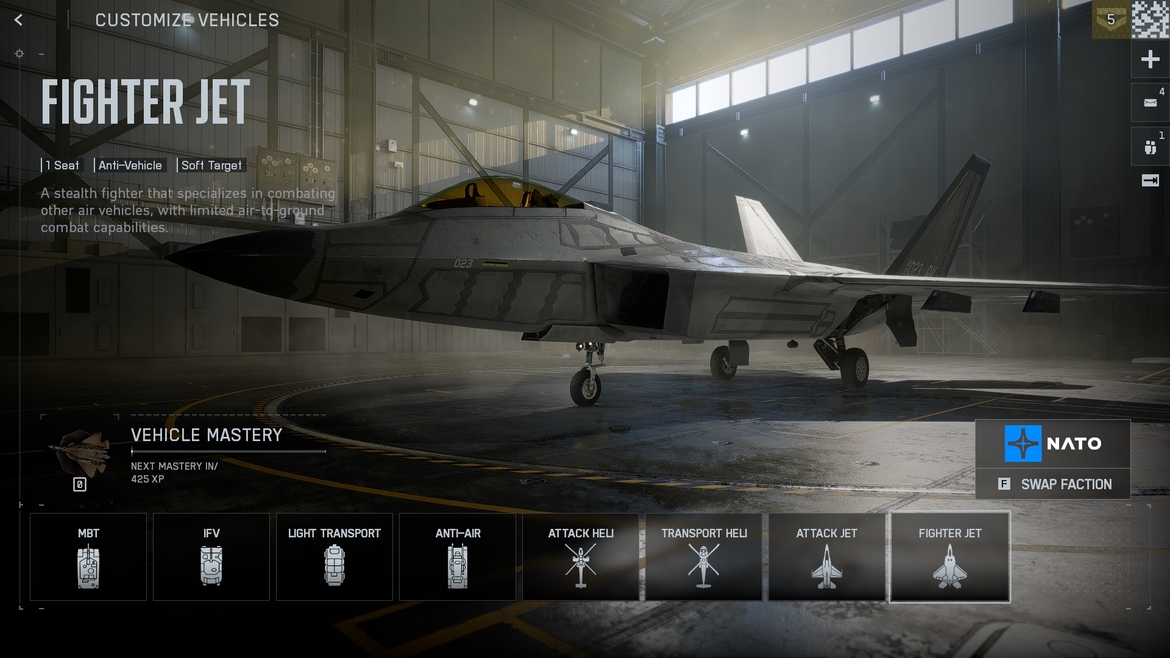1170x658 pixels.
Task: Open the mail inbox envelope icon
Action: [1150, 102]
